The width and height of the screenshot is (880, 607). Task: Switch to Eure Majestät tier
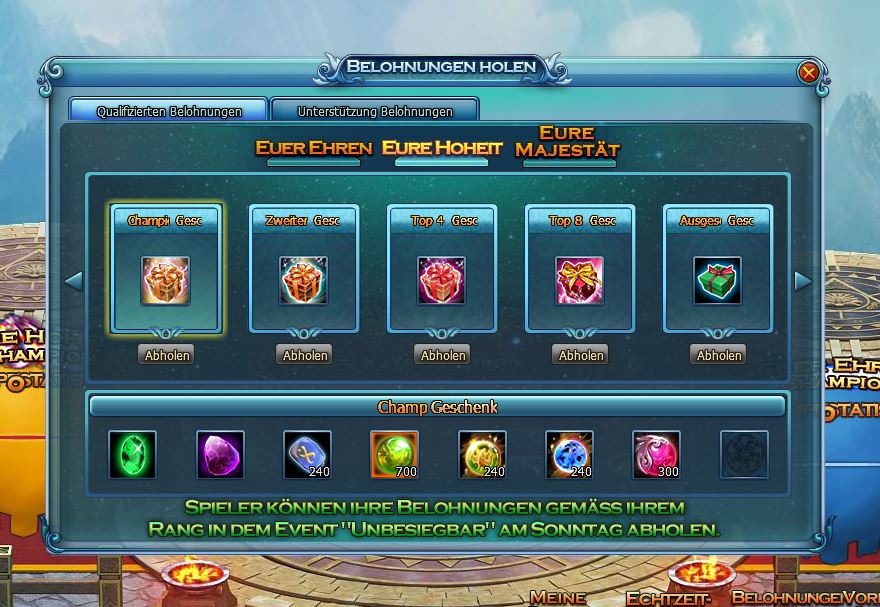click(x=567, y=141)
